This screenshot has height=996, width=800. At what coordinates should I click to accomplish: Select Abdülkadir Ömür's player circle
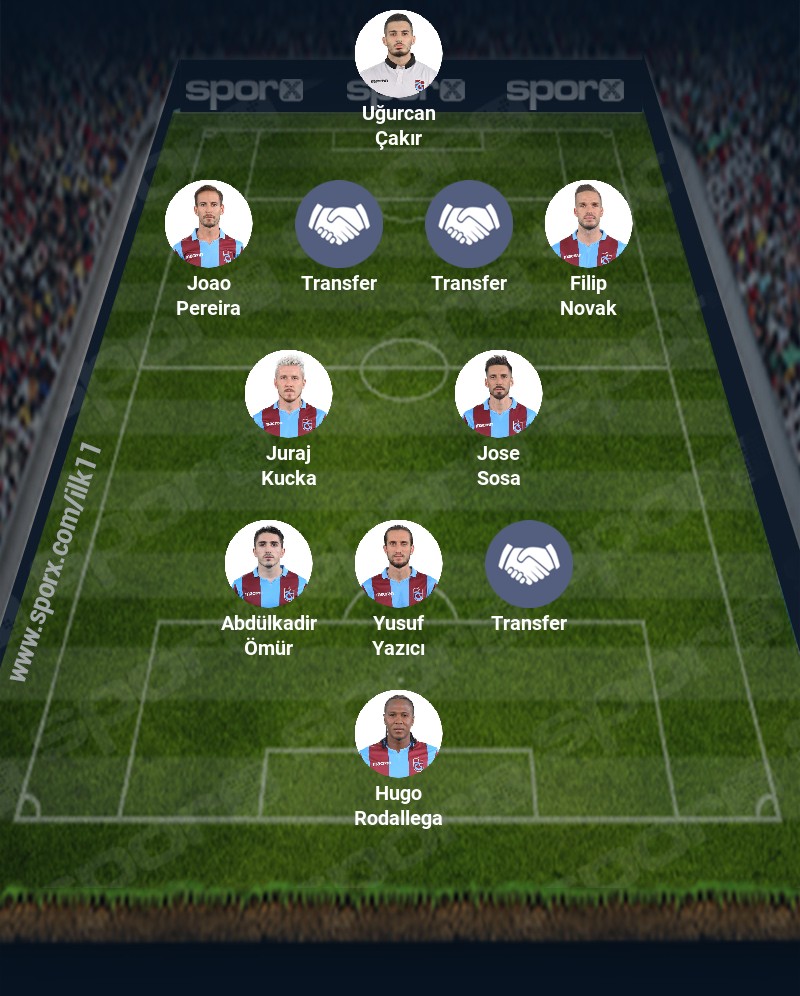(268, 564)
